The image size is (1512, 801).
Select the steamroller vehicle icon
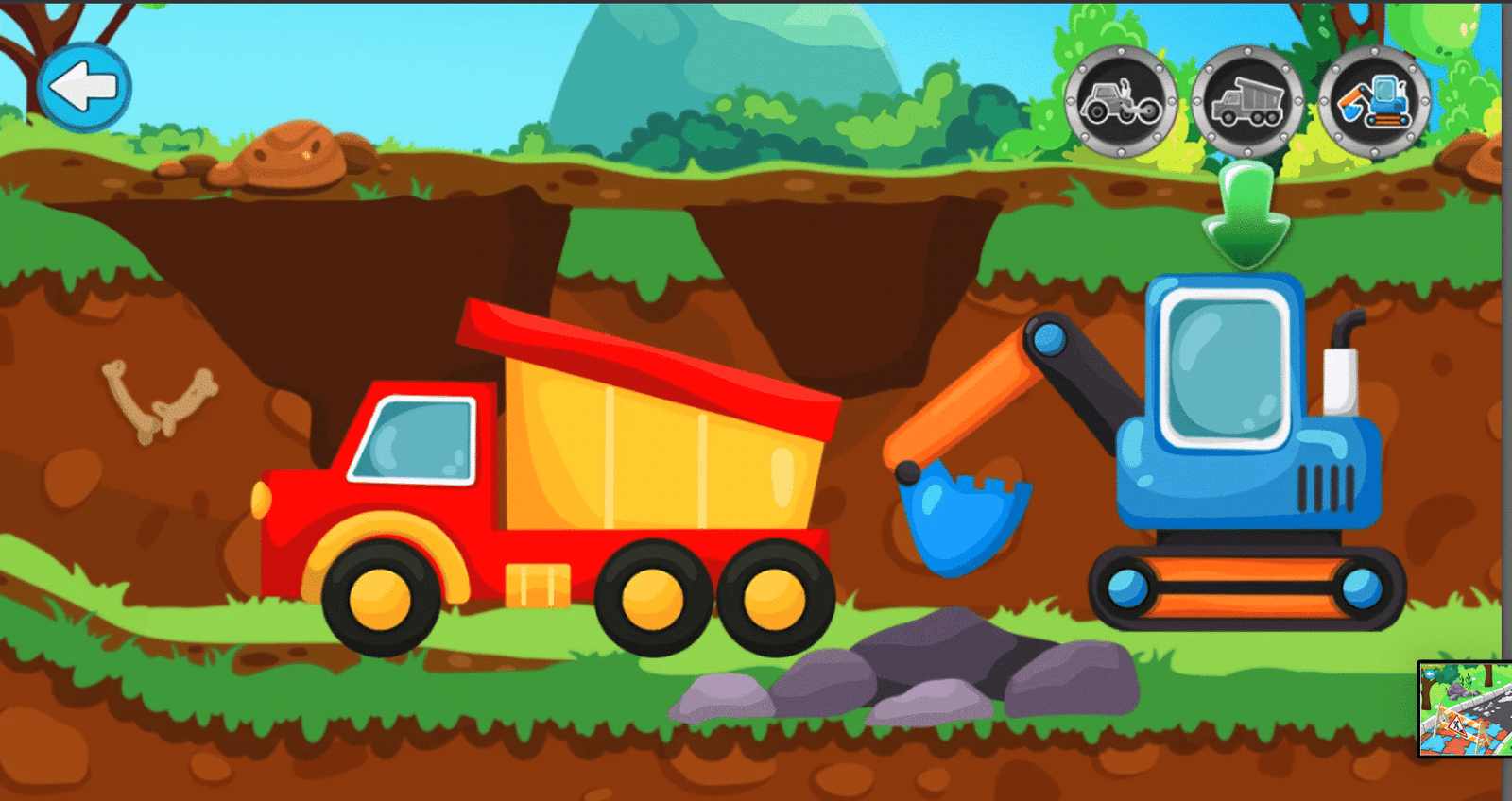(x=1120, y=104)
